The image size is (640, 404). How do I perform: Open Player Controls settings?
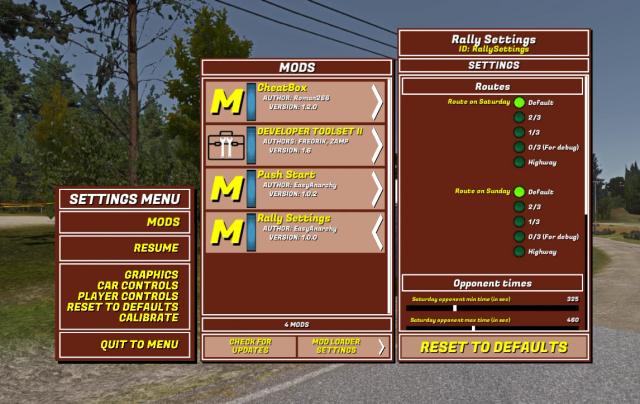pos(128,296)
